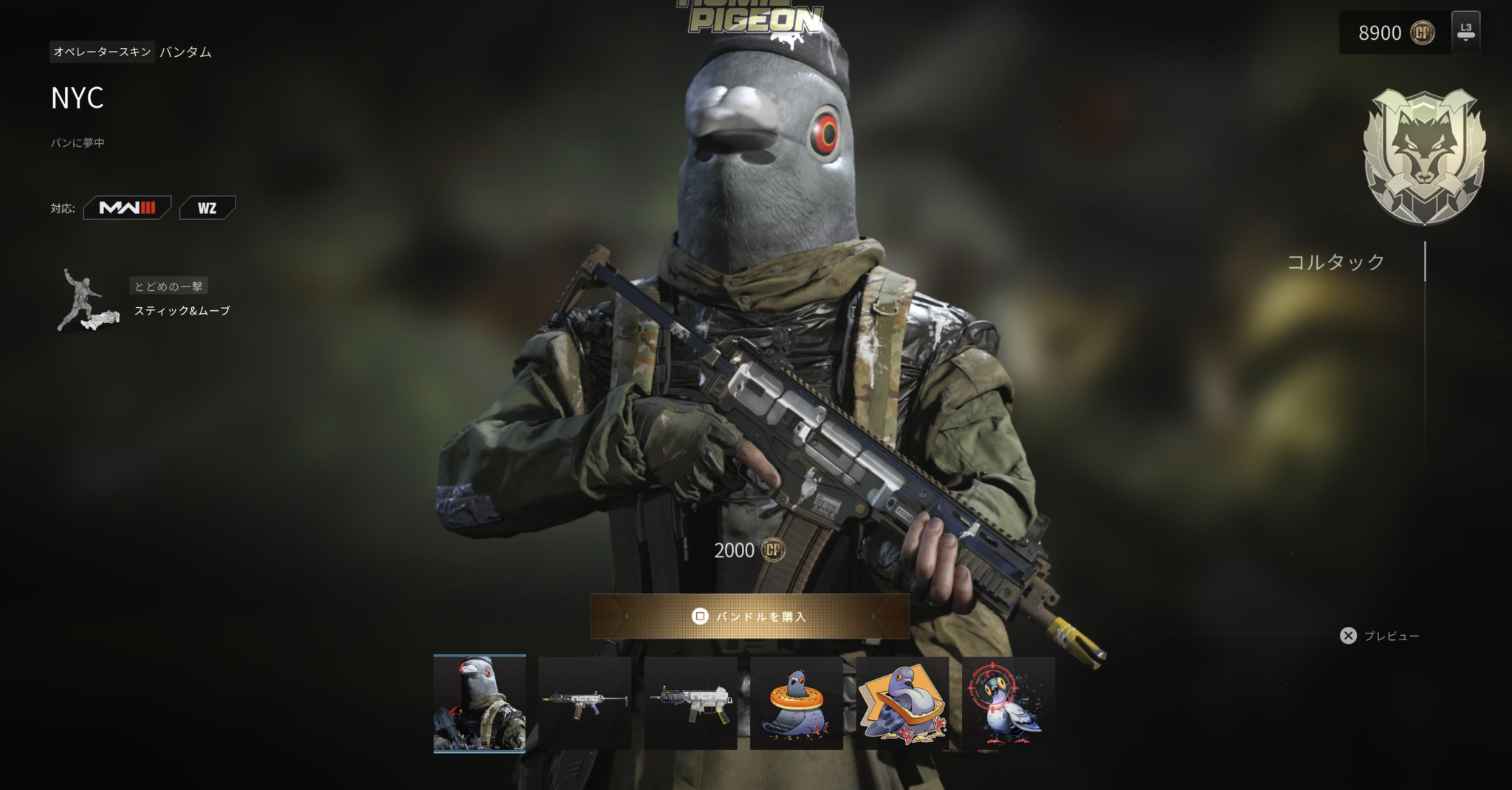Toggle the MWIII compatibility badge
This screenshot has width=1512, height=790.
coord(126,207)
